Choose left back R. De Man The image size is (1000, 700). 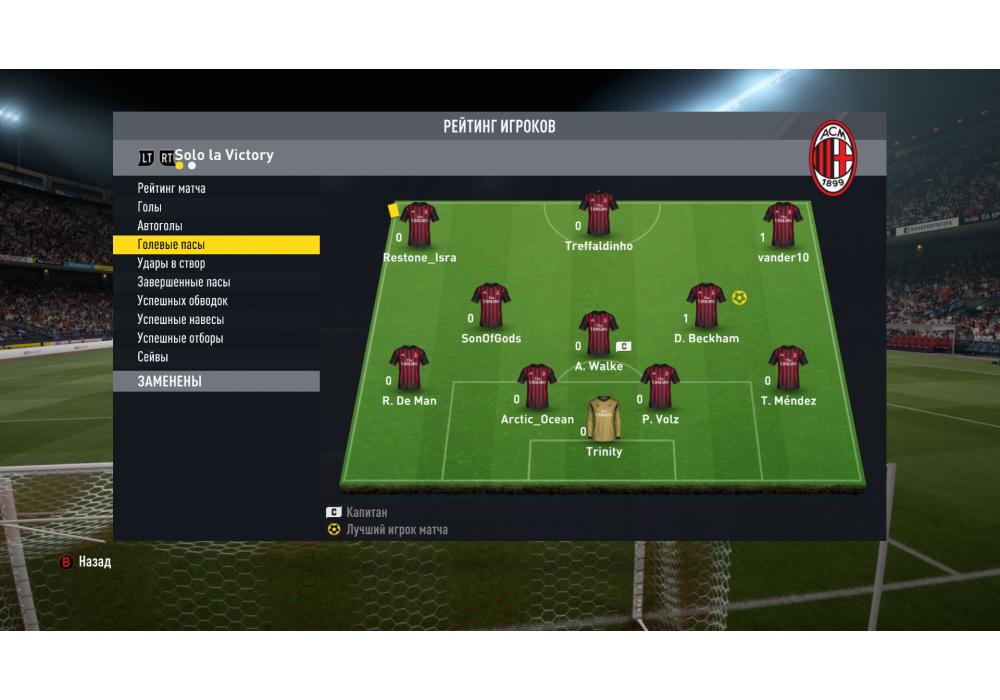click(x=409, y=368)
